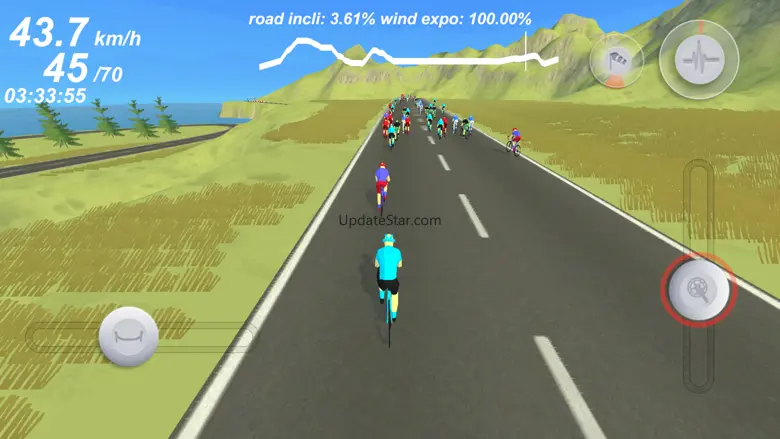Click the crankset pedal power knob
The image size is (780, 439).
tap(698, 291)
